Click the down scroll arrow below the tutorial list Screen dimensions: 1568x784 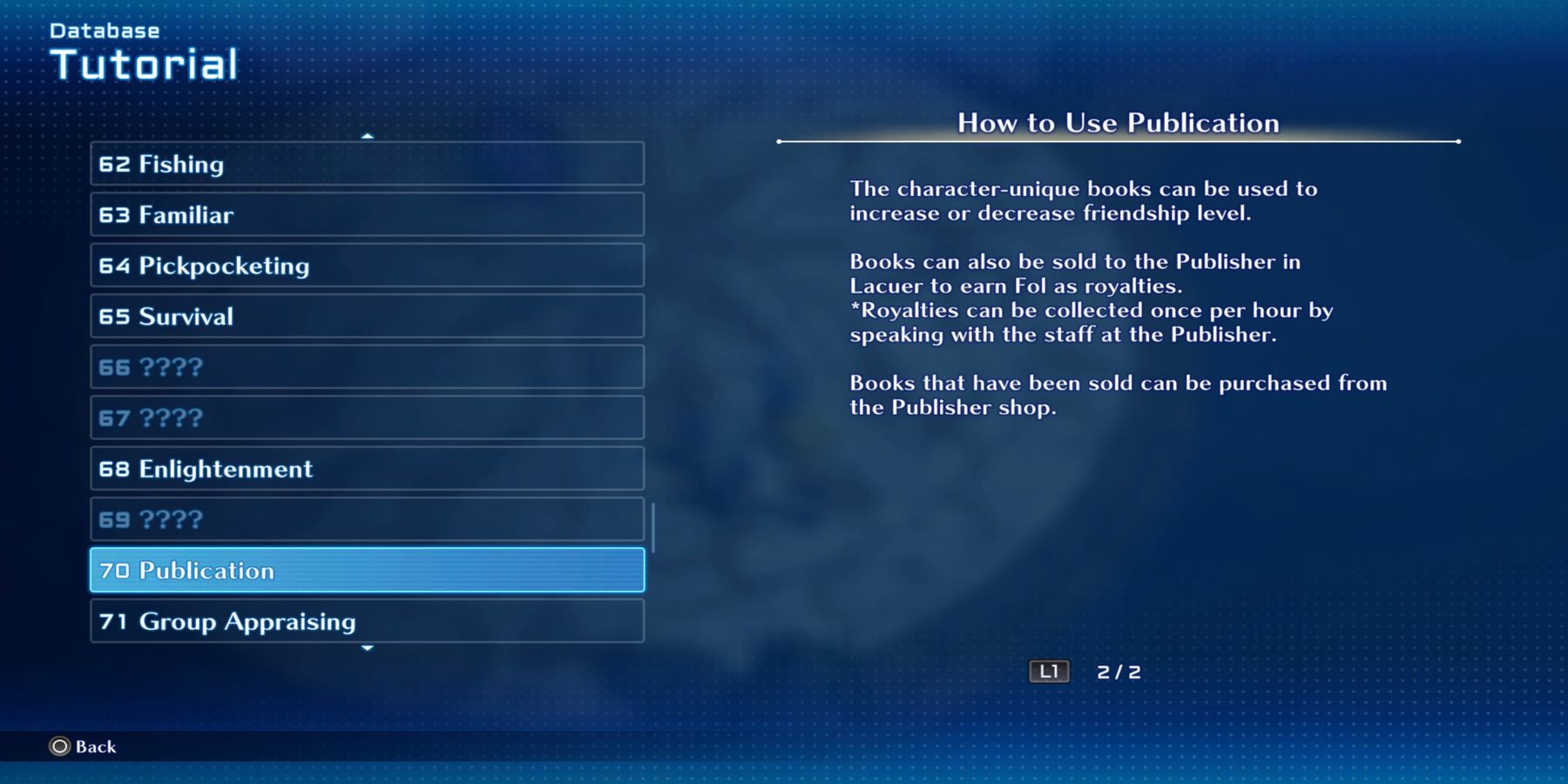tap(367, 649)
